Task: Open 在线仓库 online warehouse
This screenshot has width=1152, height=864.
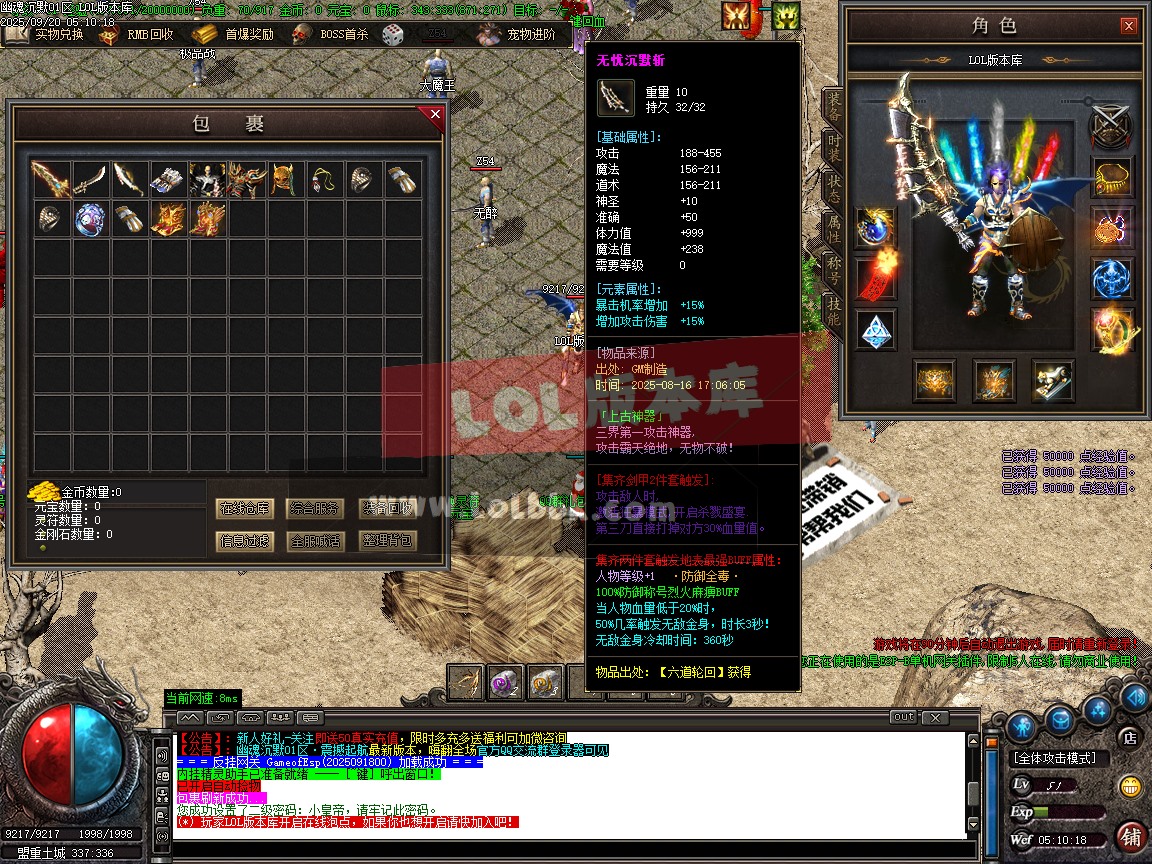Action: click(x=244, y=508)
